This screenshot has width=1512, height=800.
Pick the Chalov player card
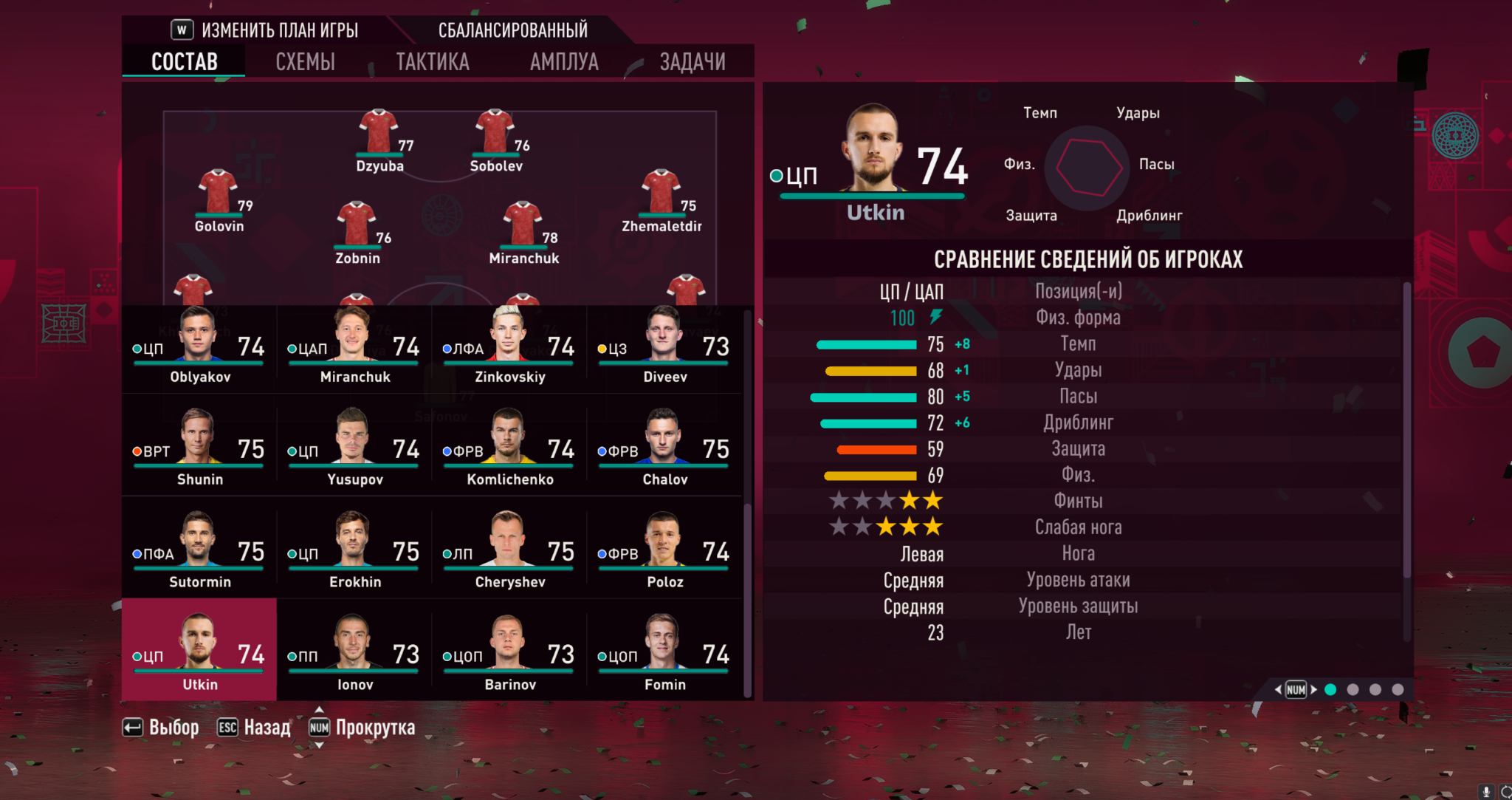click(664, 451)
